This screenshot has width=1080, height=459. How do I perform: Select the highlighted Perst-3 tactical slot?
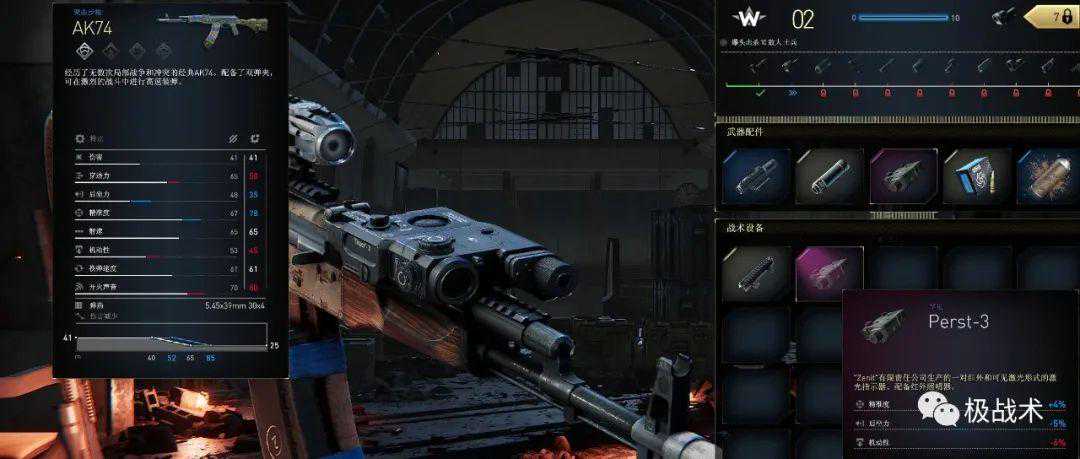pyautogui.click(x=829, y=274)
